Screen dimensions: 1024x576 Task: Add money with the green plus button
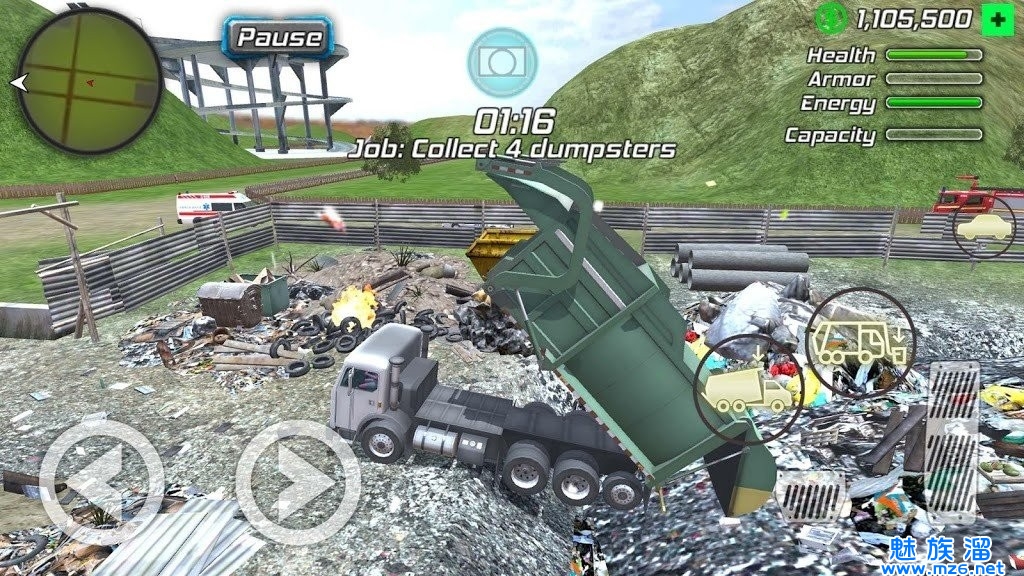point(995,18)
